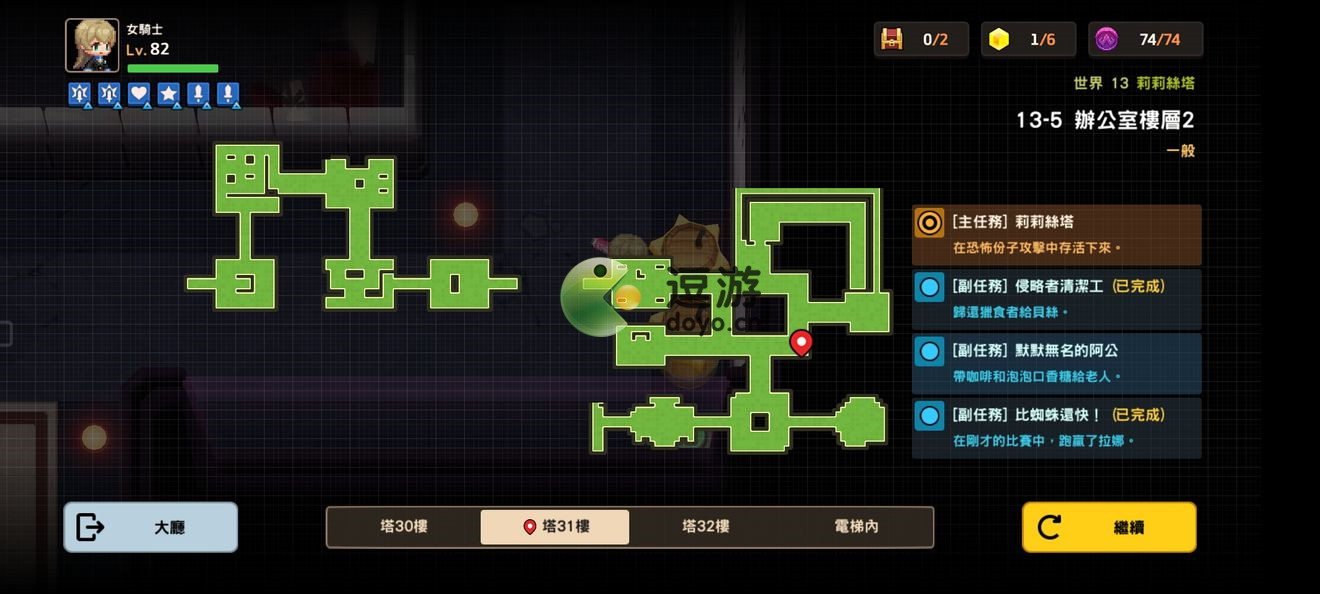Viewport: 1320px width, 594px height.
Task: Switch to the 塔30樓 floor tab
Action: [x=404, y=527]
